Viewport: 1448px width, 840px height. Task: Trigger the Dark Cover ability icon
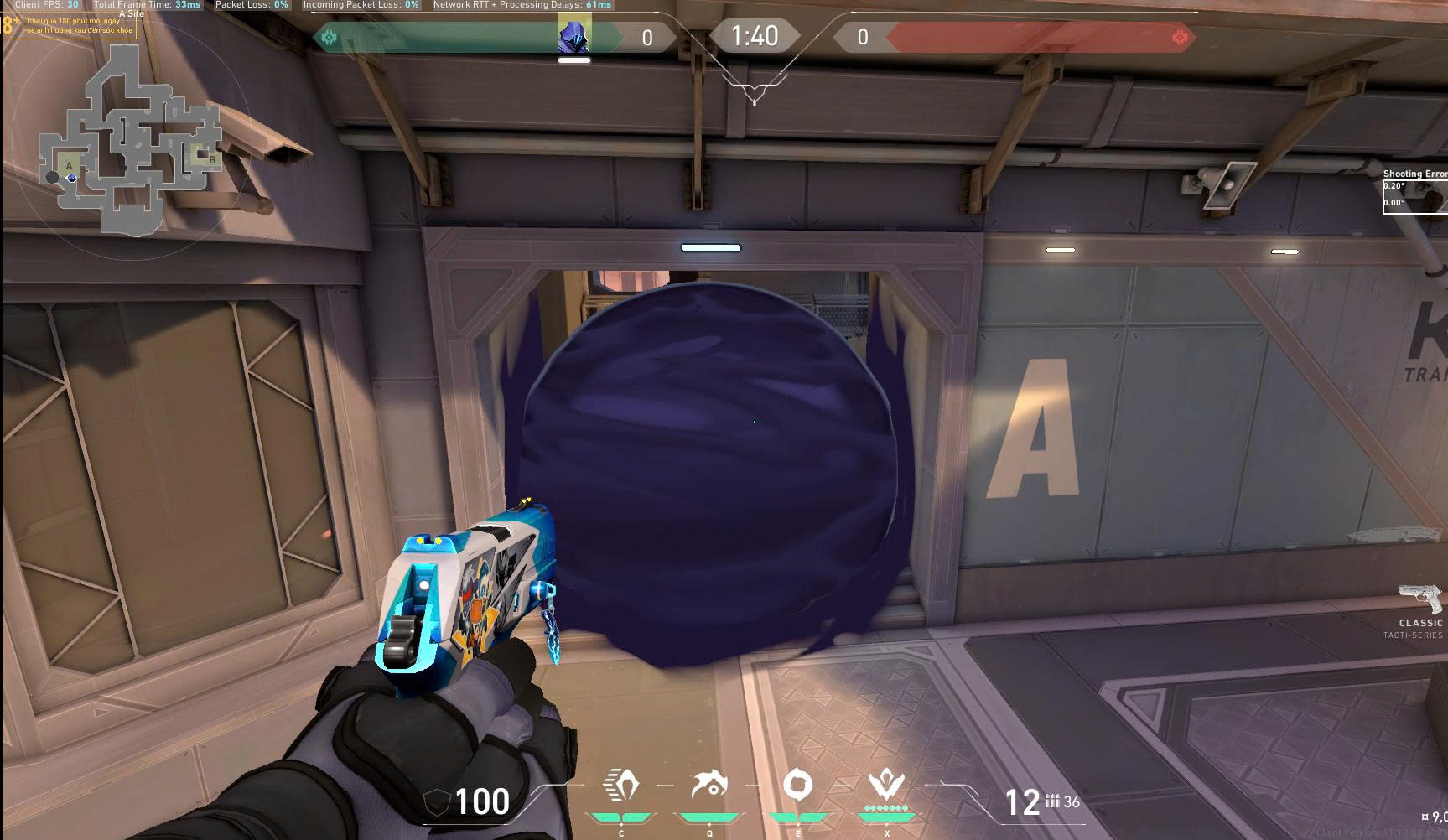point(797,786)
